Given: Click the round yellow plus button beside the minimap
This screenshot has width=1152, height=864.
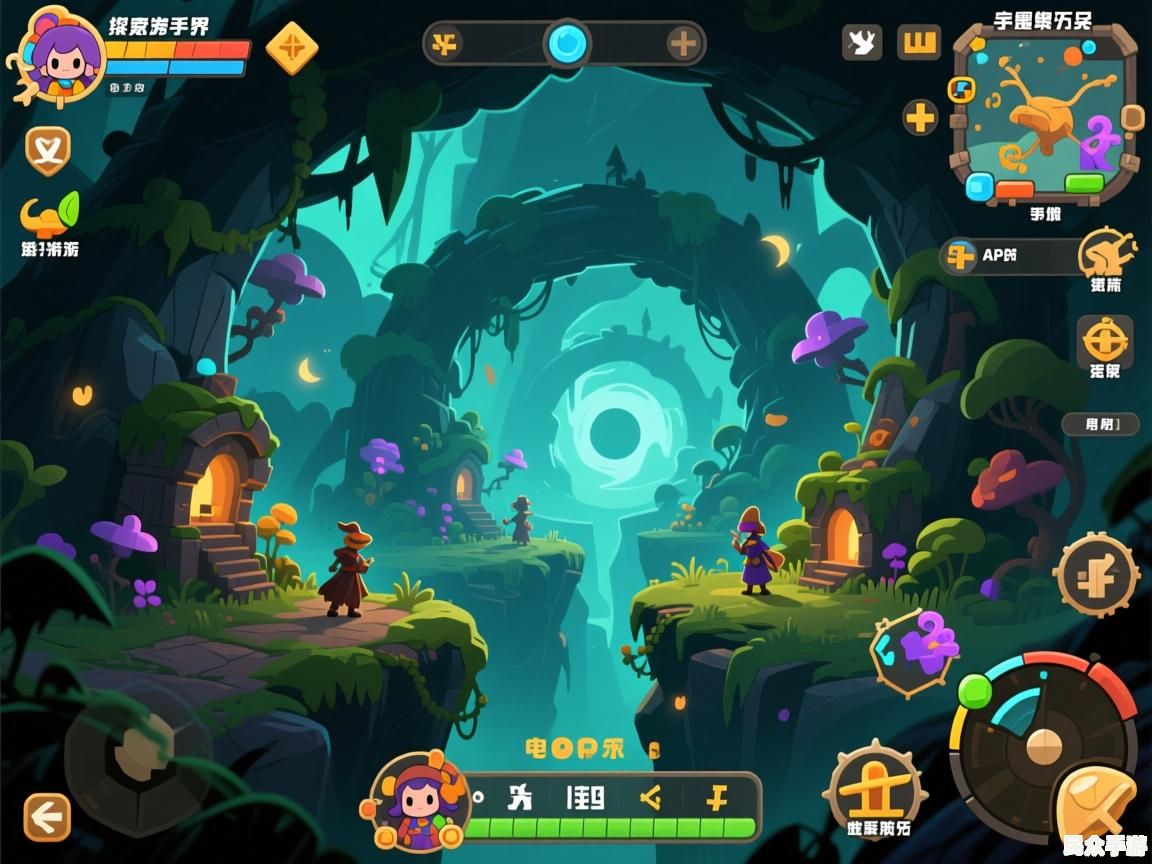Looking at the screenshot, I should tap(920, 118).
